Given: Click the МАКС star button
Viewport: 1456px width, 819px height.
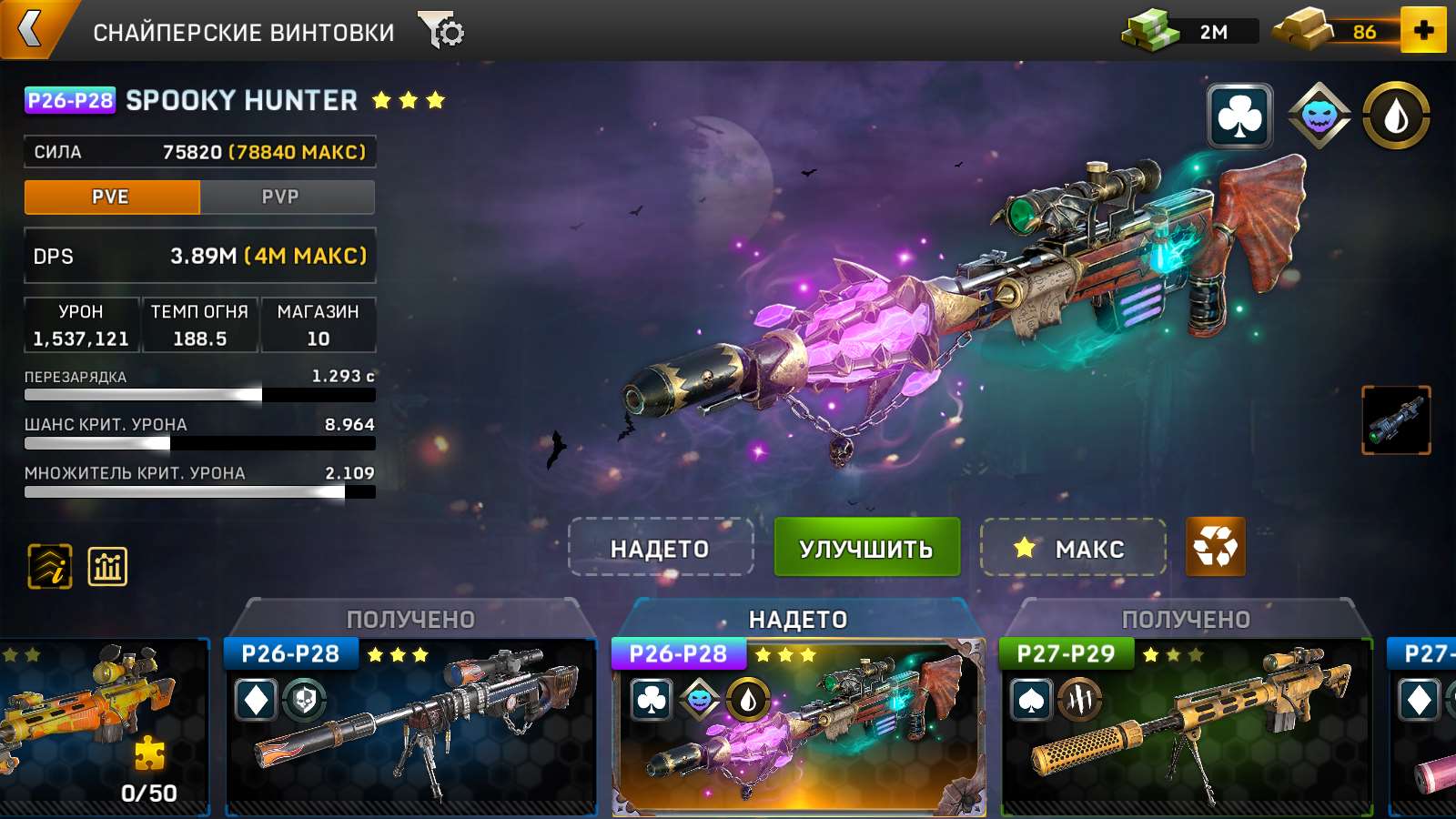Looking at the screenshot, I should (1074, 549).
